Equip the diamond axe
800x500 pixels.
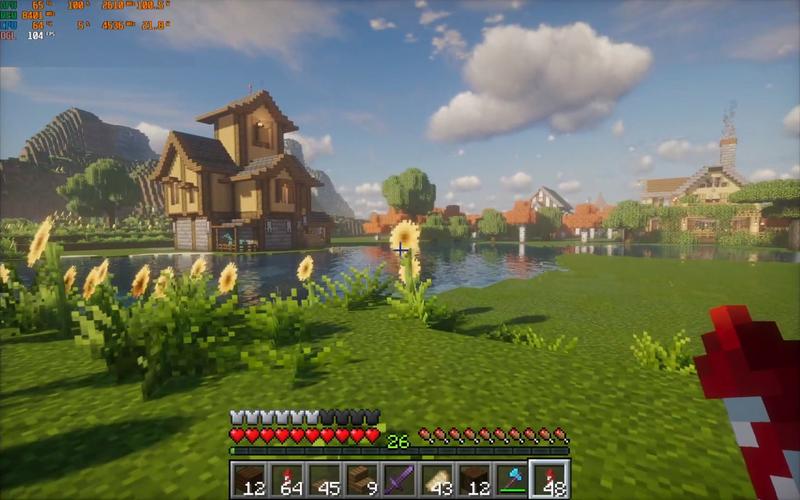[x=512, y=479]
